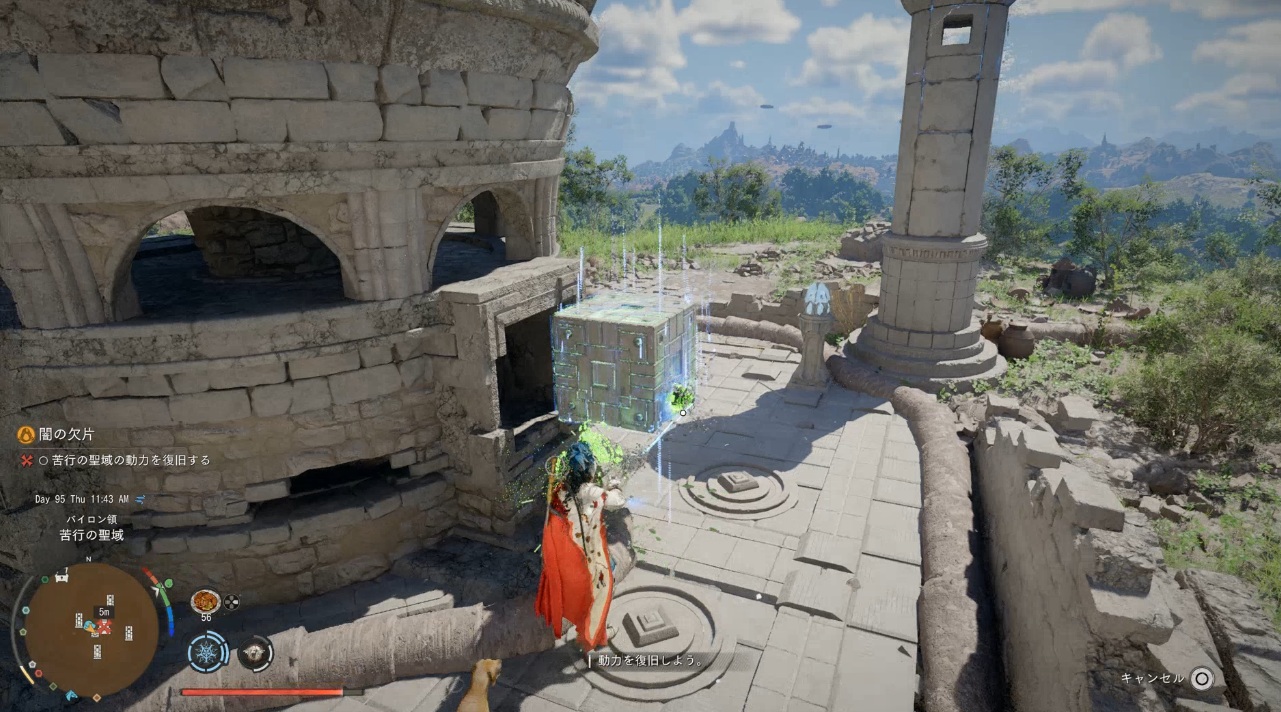The width and height of the screenshot is (1281, 712).
Task: Select the 闇の欠片 quest tracker title
Action: click(64, 434)
